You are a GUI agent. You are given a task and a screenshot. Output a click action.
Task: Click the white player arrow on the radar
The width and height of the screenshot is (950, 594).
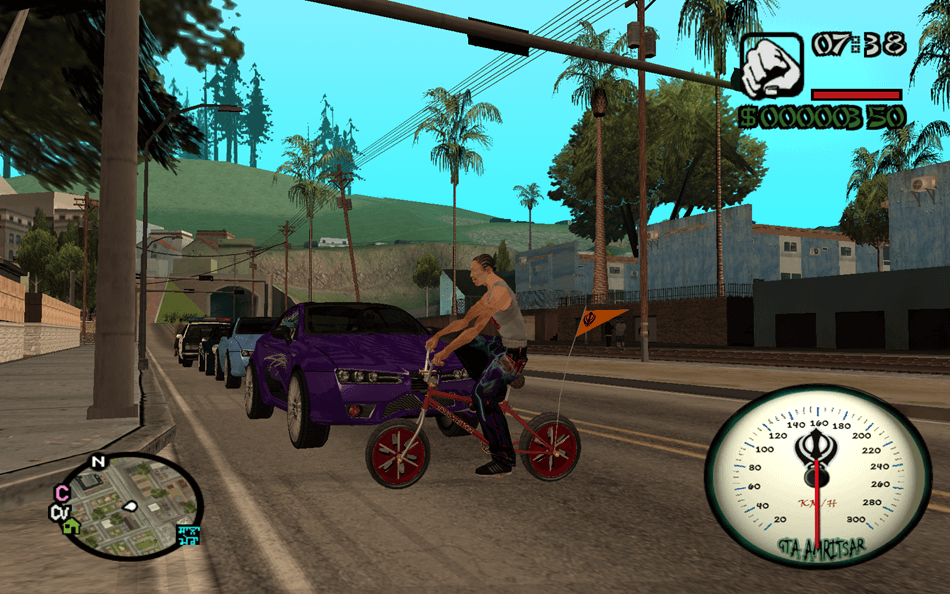click(129, 506)
